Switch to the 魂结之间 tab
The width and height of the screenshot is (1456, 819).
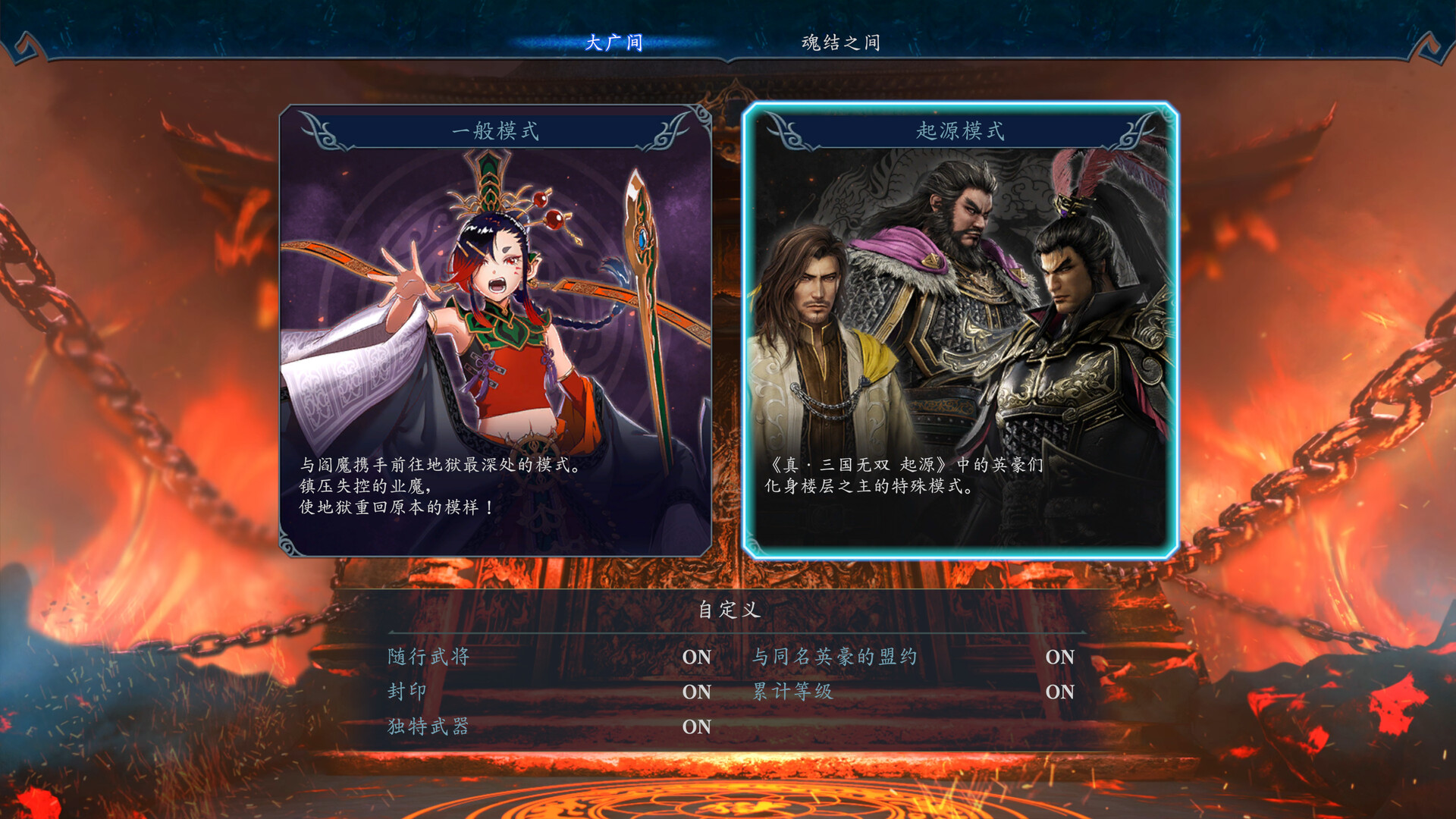[840, 42]
